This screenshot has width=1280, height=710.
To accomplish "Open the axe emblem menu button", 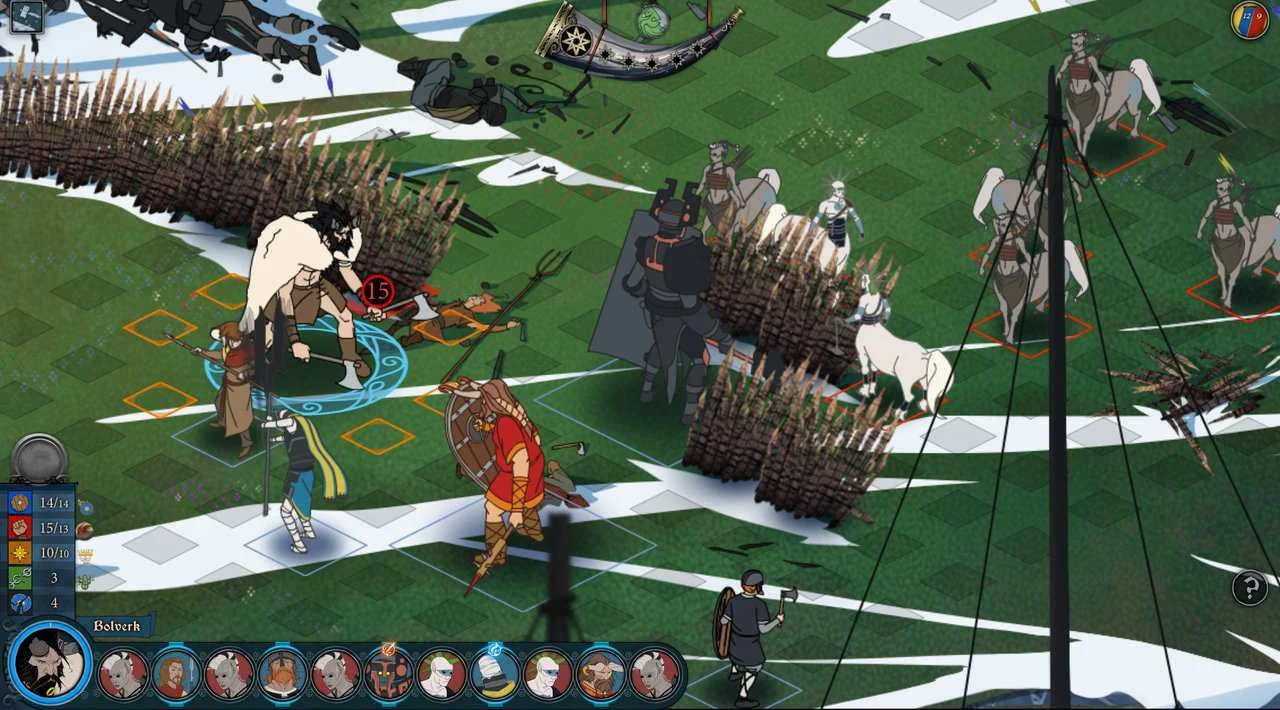I will pyautogui.click(x=25, y=16).
